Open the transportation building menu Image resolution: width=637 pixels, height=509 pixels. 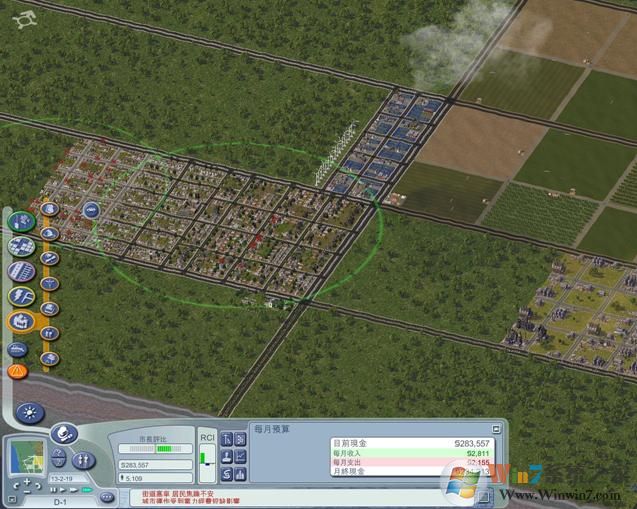tap(21, 271)
